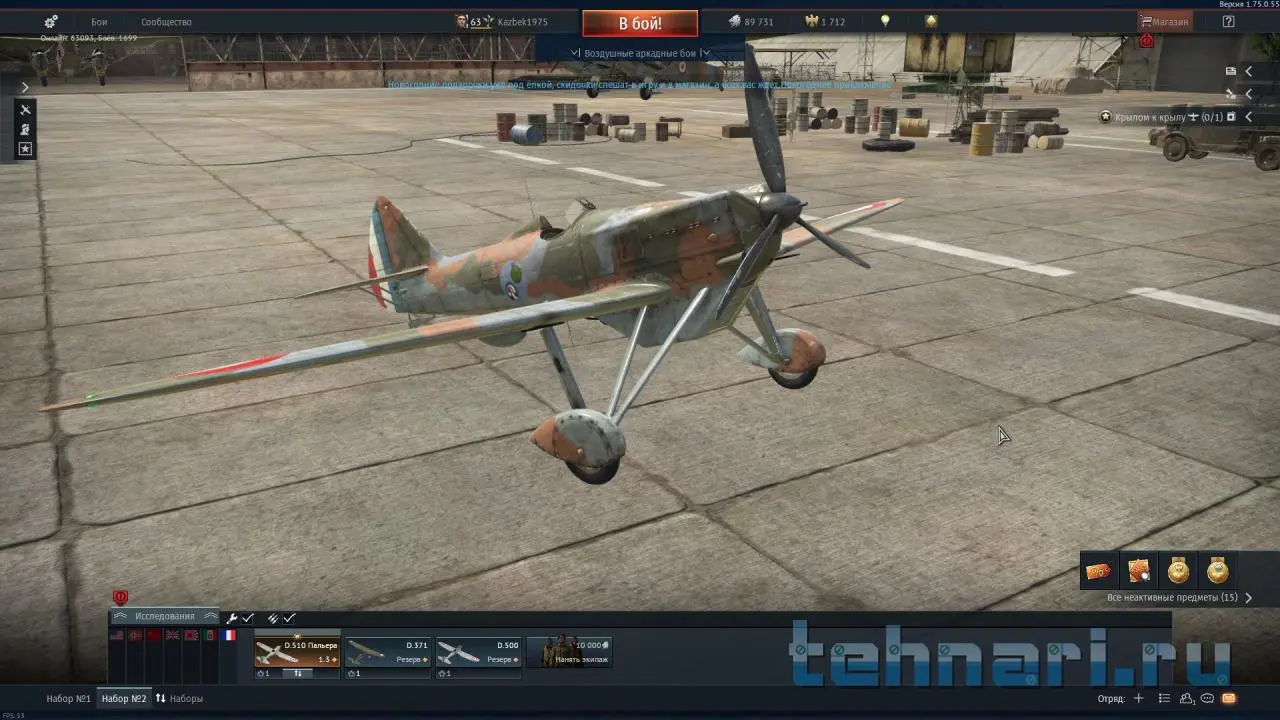Switch to preset "Набор №1"
The width and height of the screenshot is (1280, 720).
point(69,698)
